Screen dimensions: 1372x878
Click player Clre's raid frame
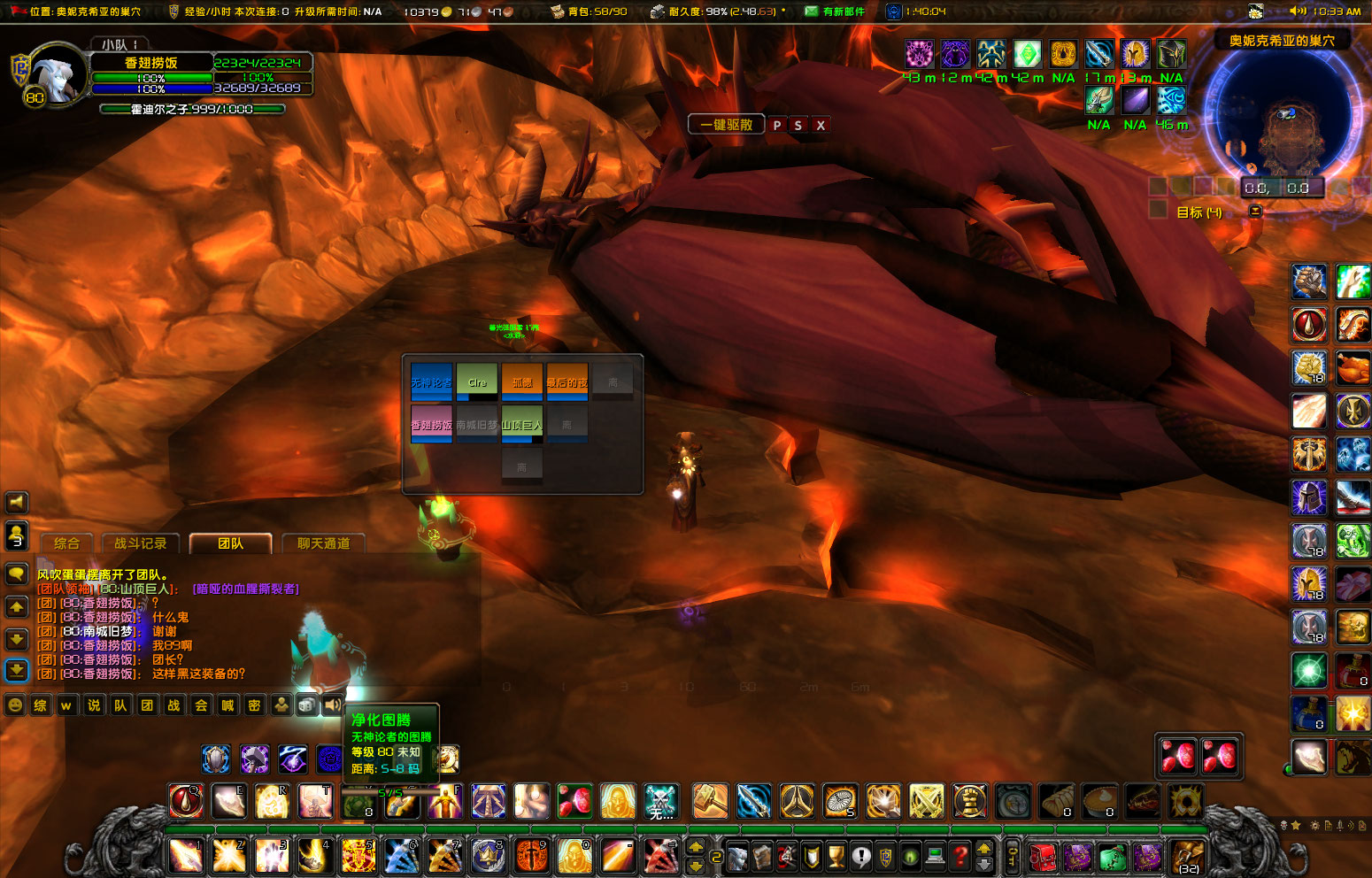pyautogui.click(x=477, y=382)
